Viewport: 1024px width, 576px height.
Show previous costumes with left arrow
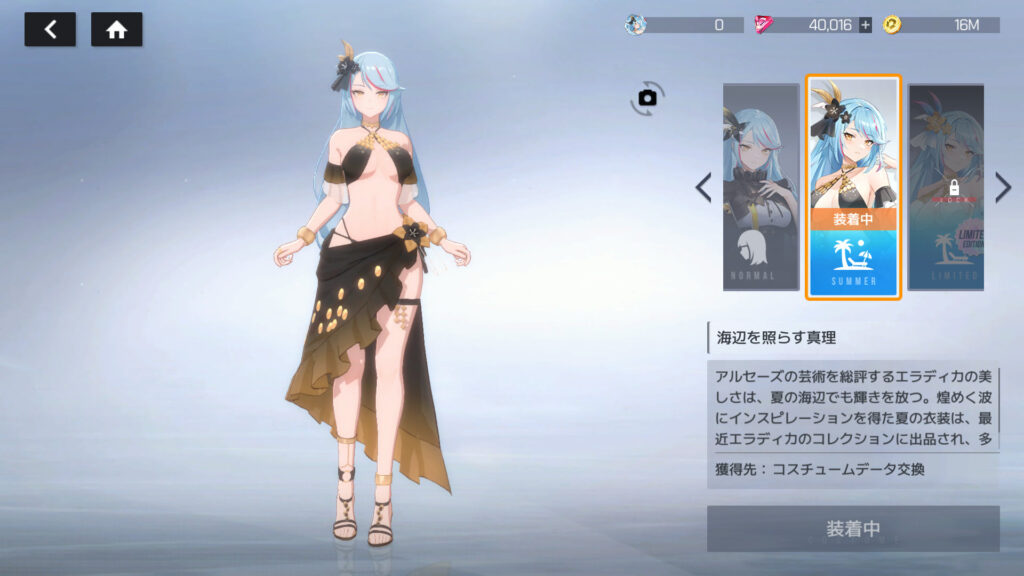pos(703,187)
